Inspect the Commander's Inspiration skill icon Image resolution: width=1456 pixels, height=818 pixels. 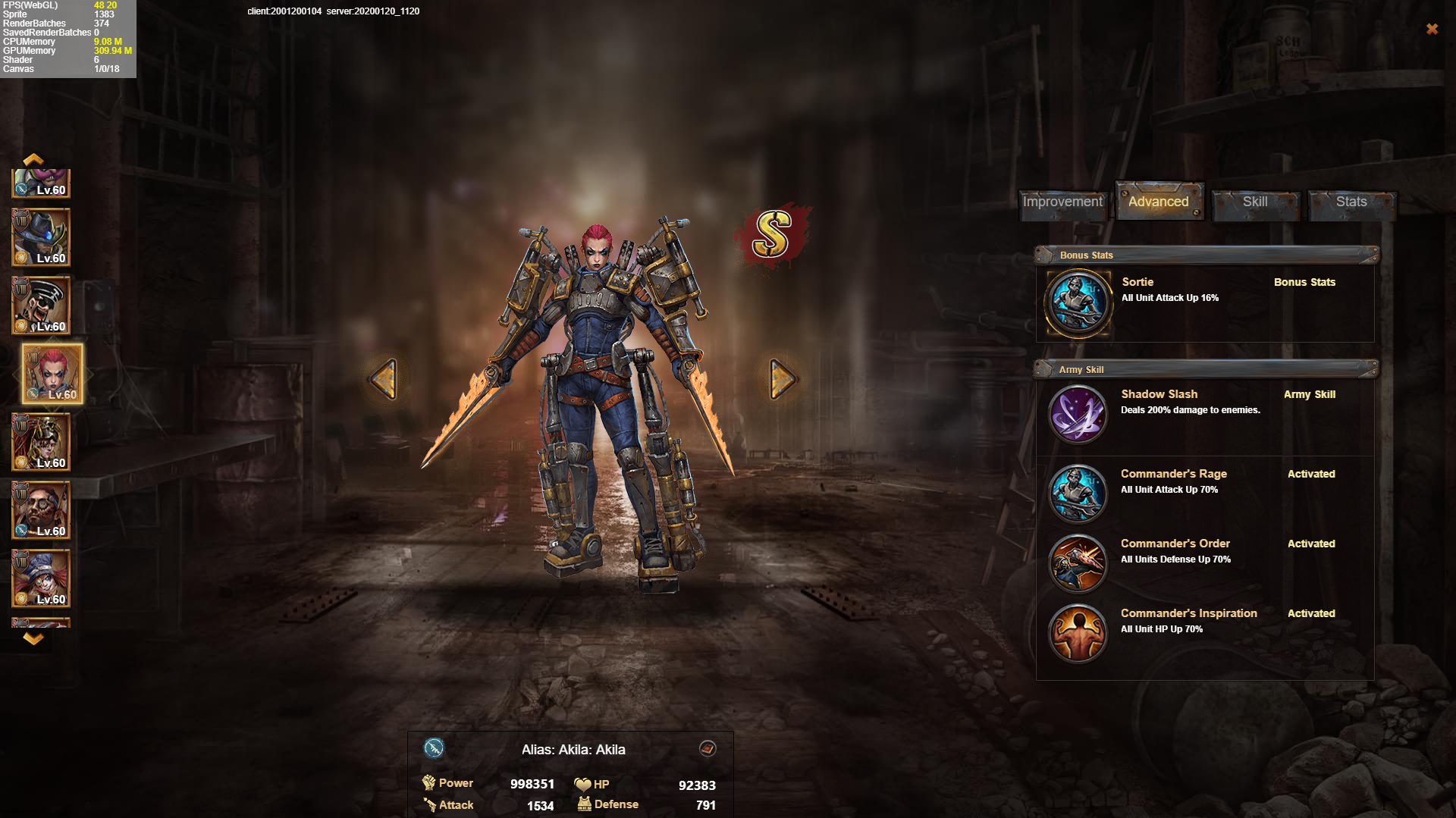(x=1078, y=633)
